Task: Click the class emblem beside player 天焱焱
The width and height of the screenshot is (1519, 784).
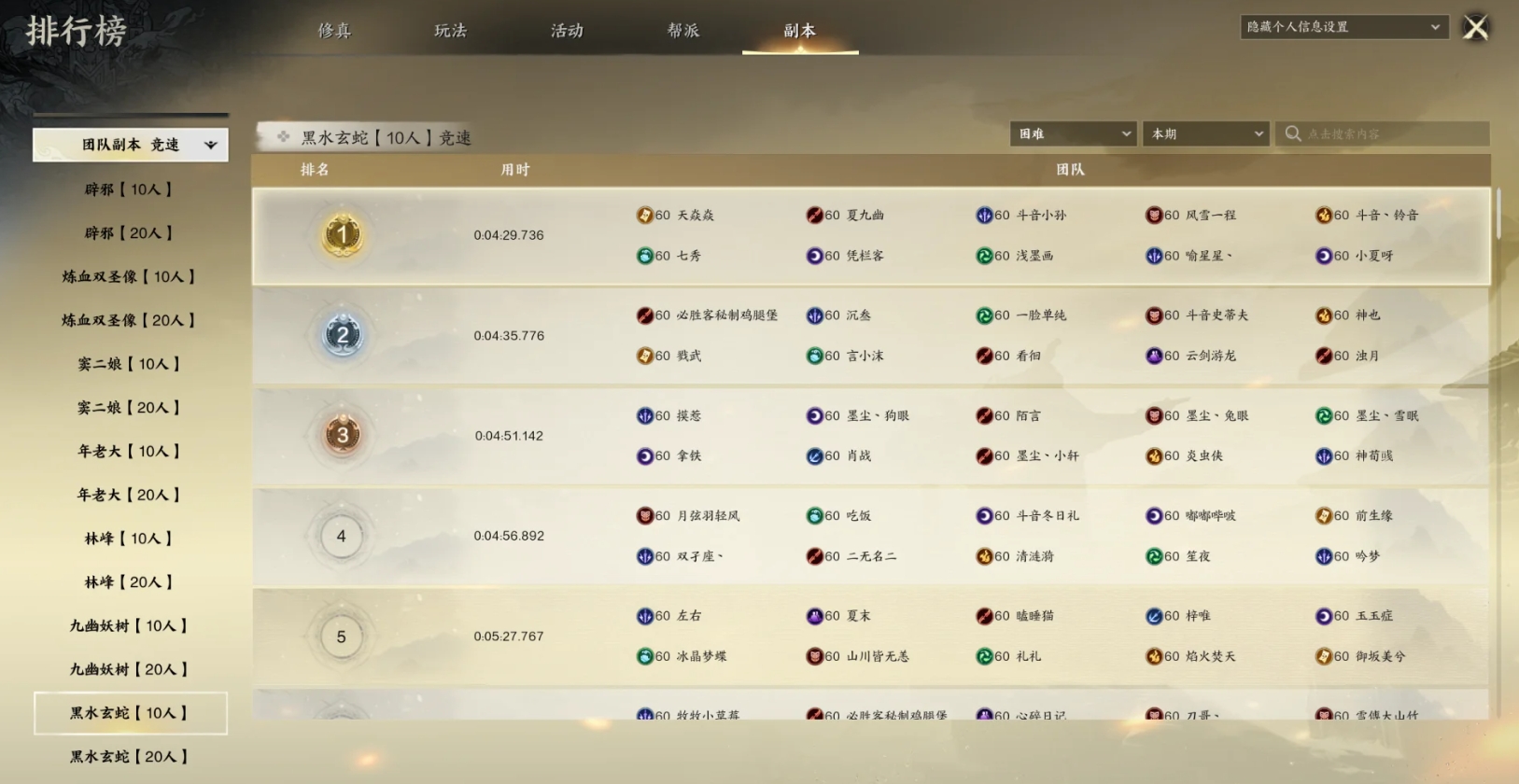Action: pyautogui.click(x=645, y=215)
